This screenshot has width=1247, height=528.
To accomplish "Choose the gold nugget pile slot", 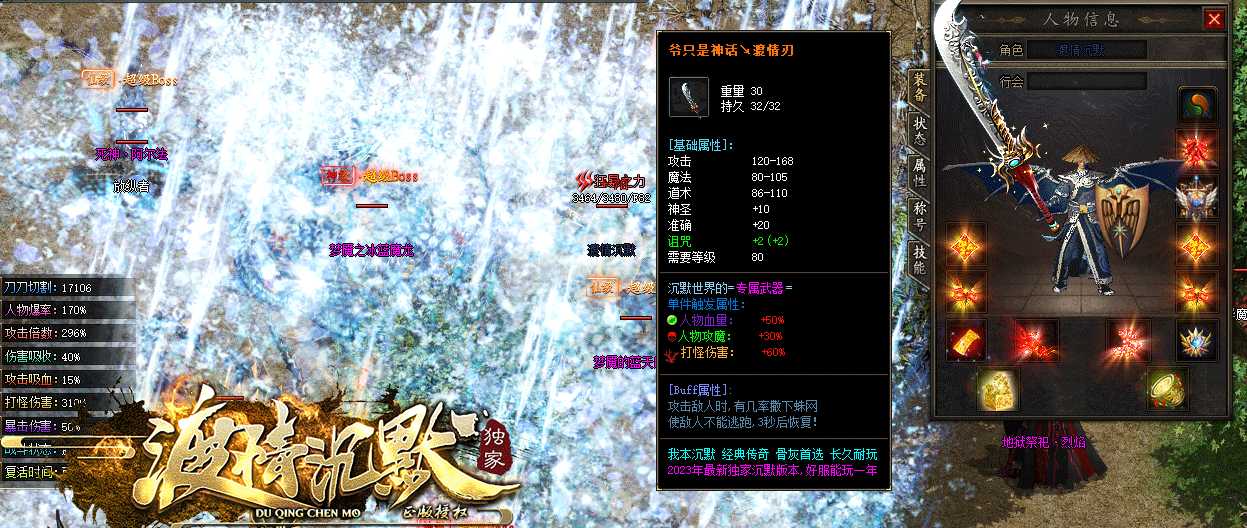I will 998,388.
